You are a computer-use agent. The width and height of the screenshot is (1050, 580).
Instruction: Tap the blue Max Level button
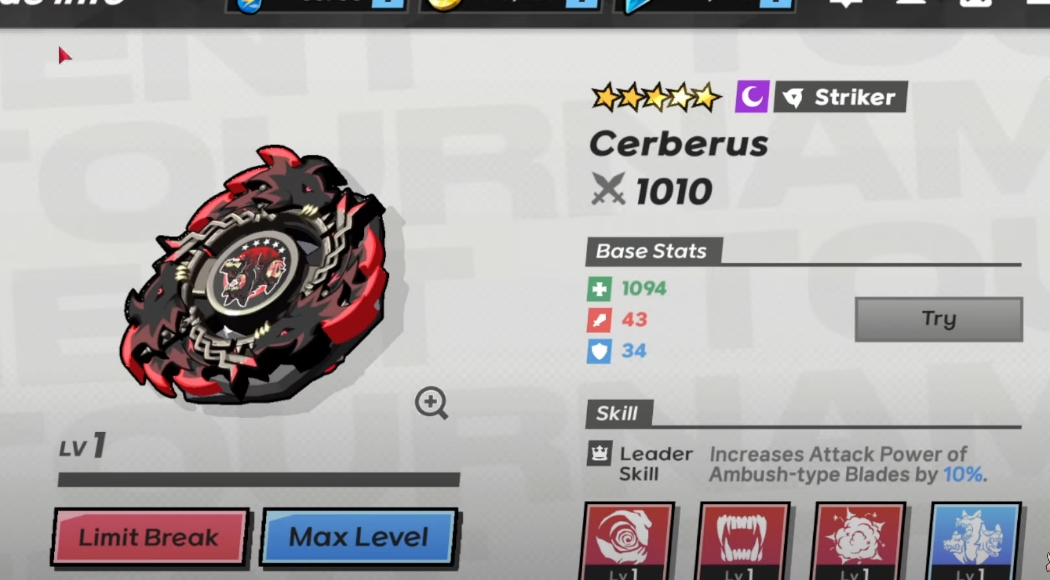tap(358, 537)
